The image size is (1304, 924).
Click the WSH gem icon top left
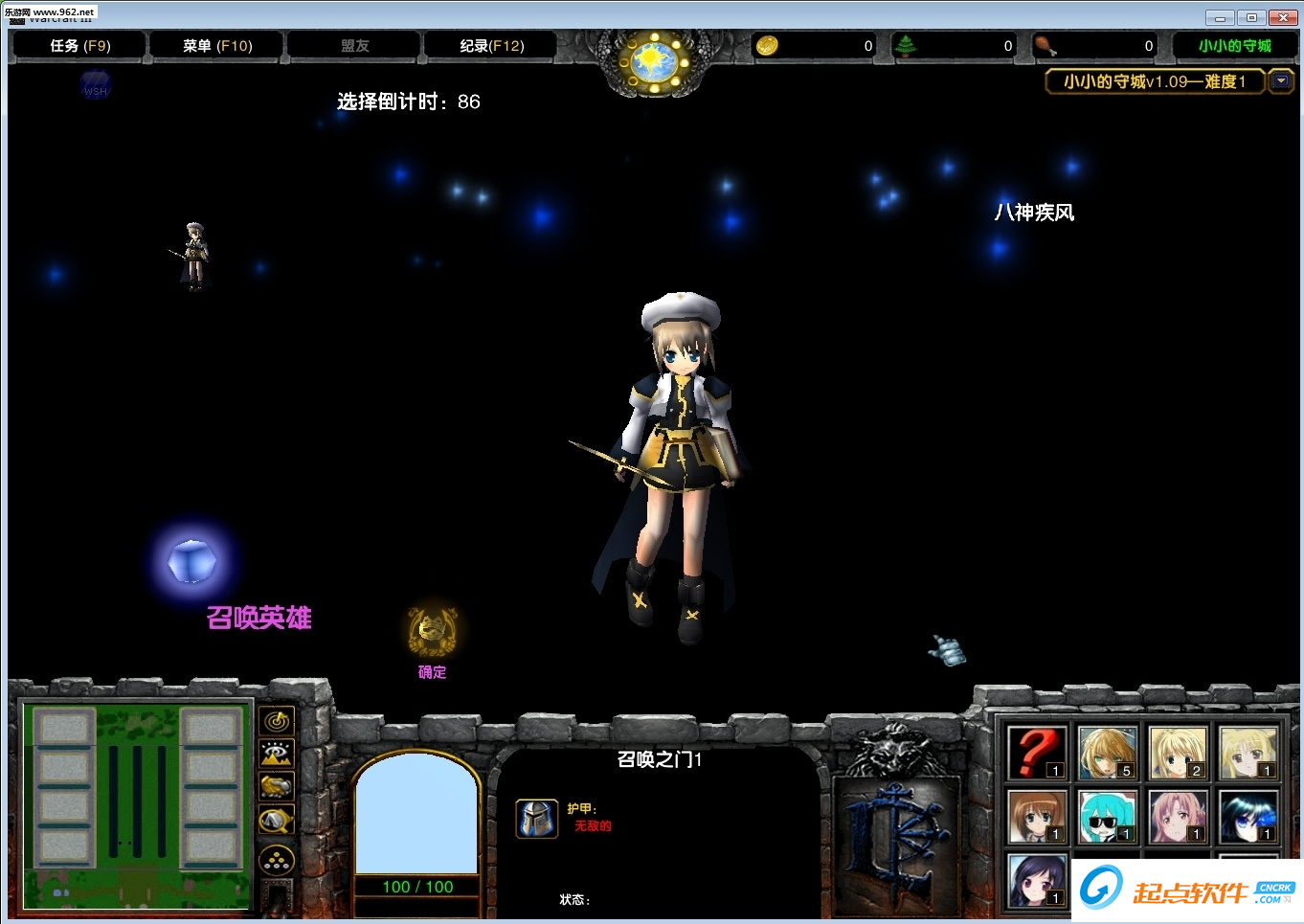pos(94,85)
